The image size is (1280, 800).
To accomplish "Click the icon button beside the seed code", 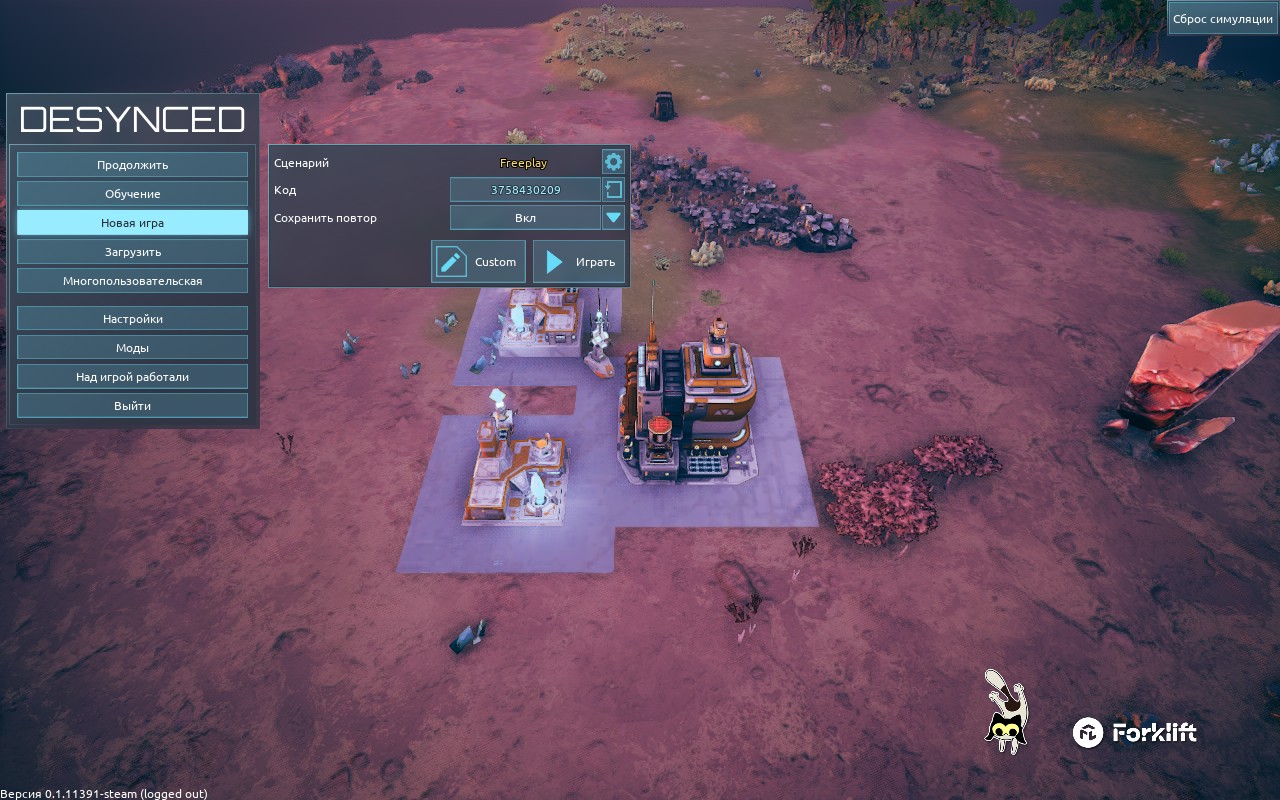I will (x=613, y=190).
